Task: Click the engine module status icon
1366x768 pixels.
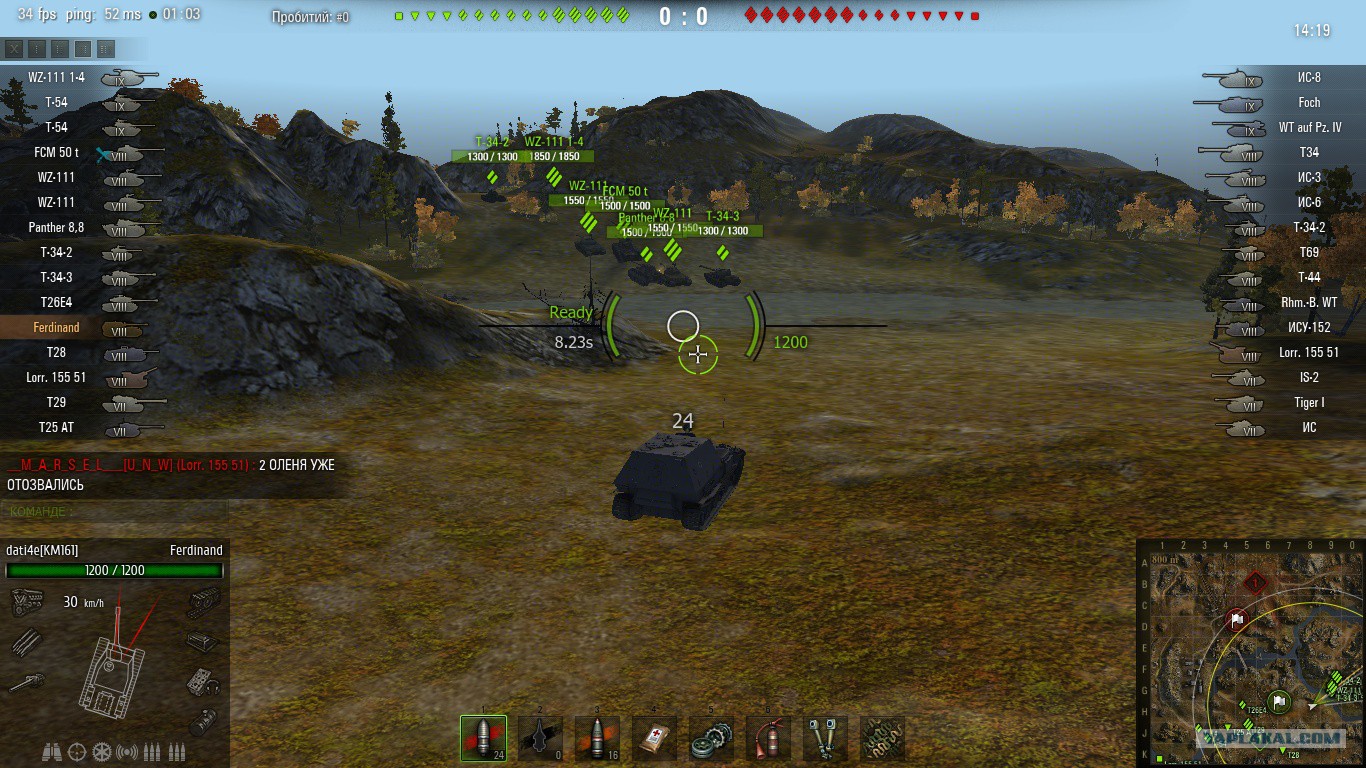Action: click(24, 602)
